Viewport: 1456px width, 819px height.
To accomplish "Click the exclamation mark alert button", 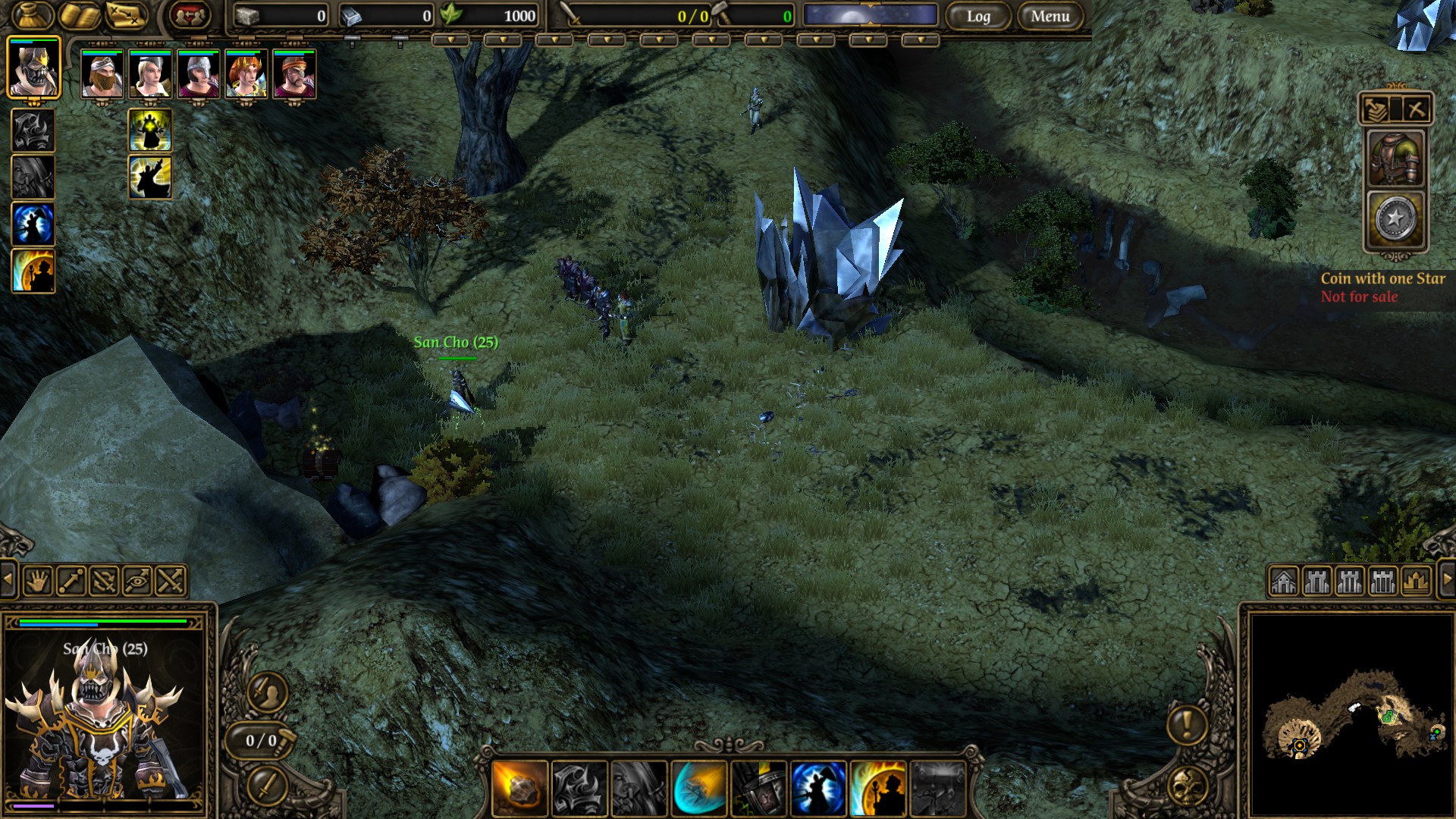I will [1187, 724].
